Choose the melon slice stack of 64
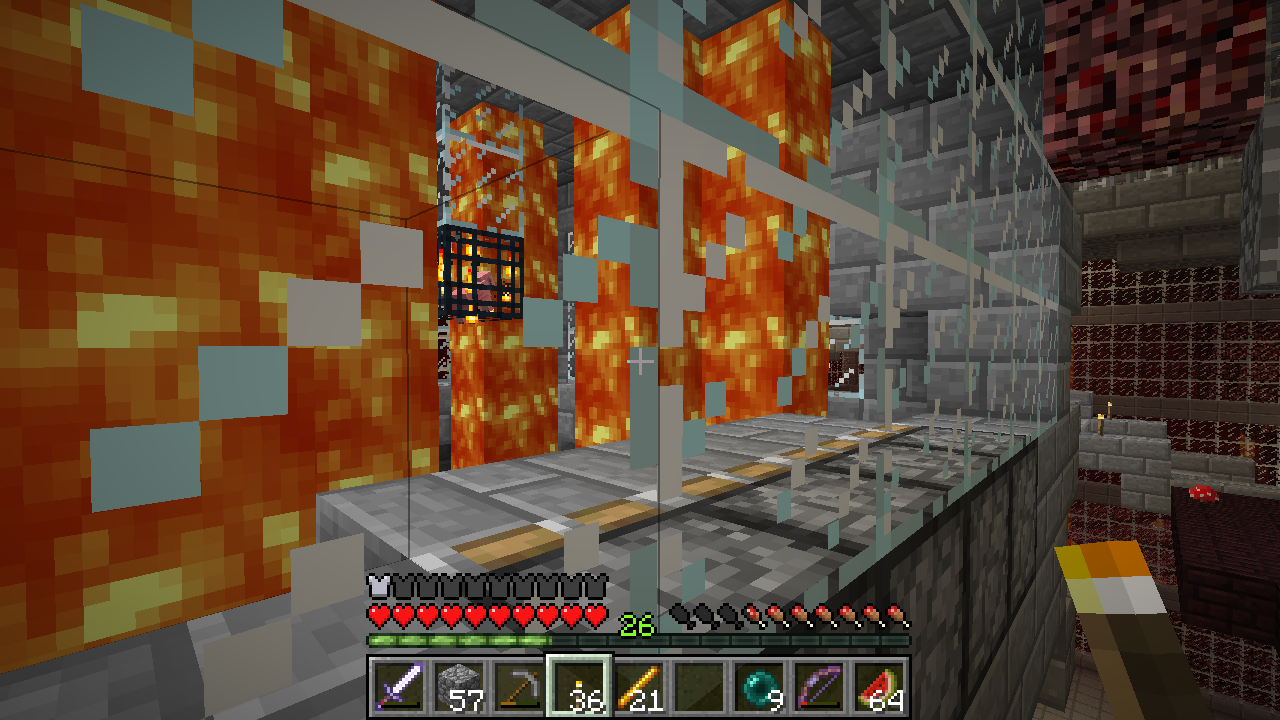 point(878,686)
